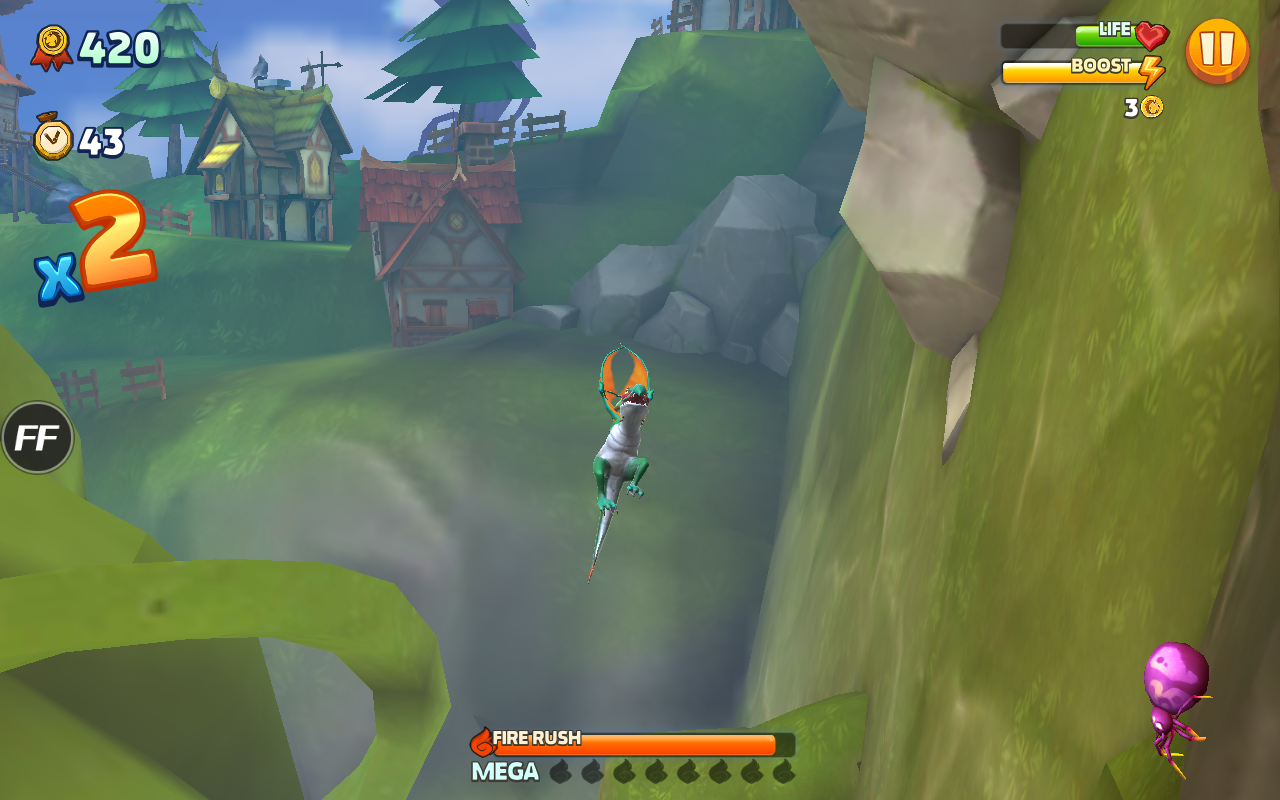Pause the game with the orange button
The image size is (1280, 800).
click(x=1217, y=50)
